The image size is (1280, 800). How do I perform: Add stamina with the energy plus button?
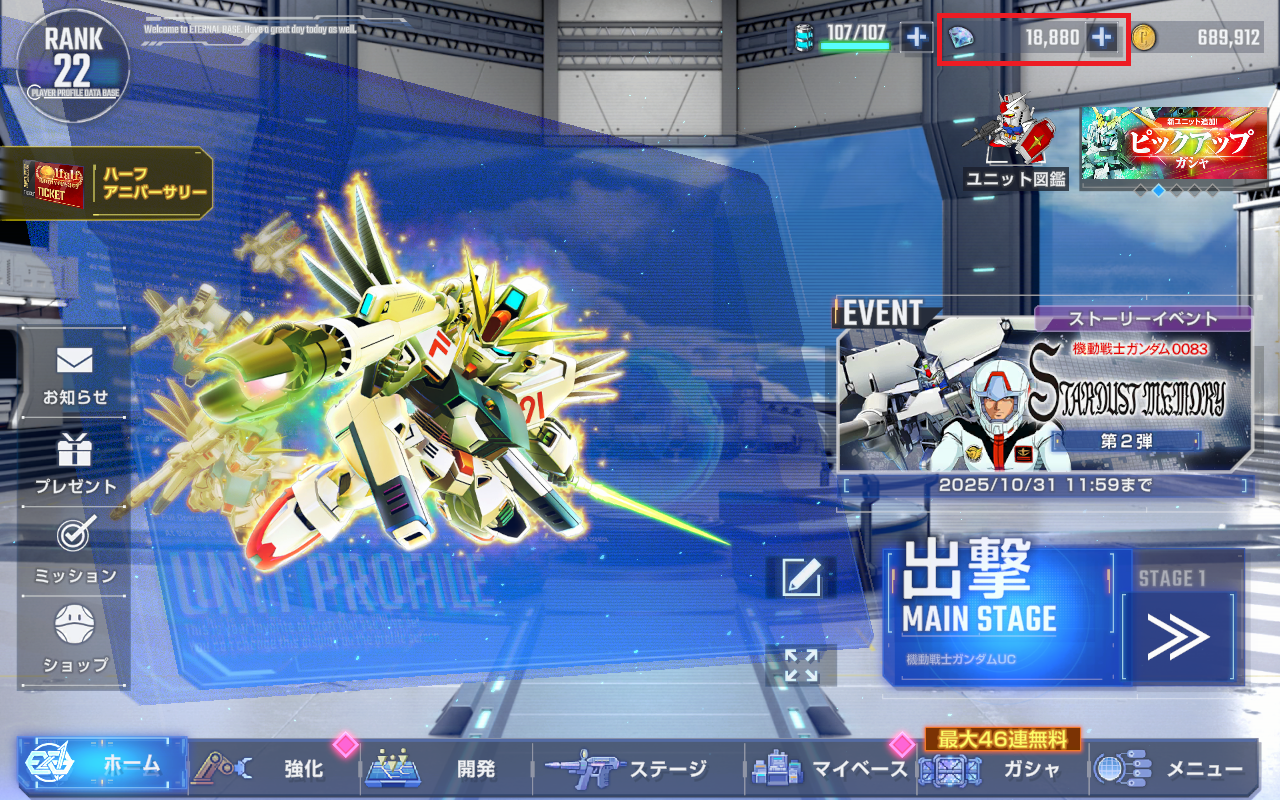tap(916, 38)
